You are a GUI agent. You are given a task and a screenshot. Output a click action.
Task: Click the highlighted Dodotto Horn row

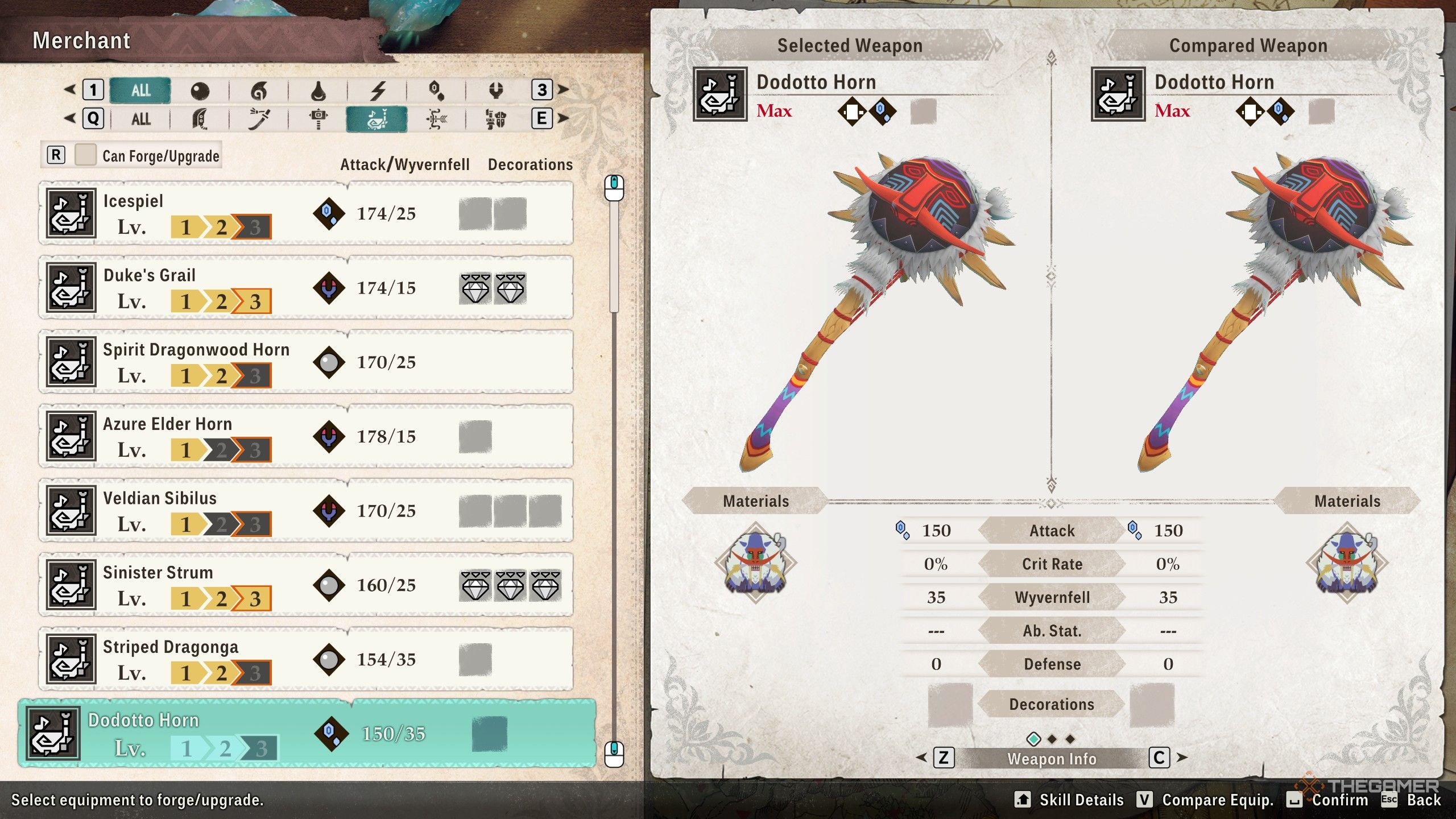coord(307,734)
